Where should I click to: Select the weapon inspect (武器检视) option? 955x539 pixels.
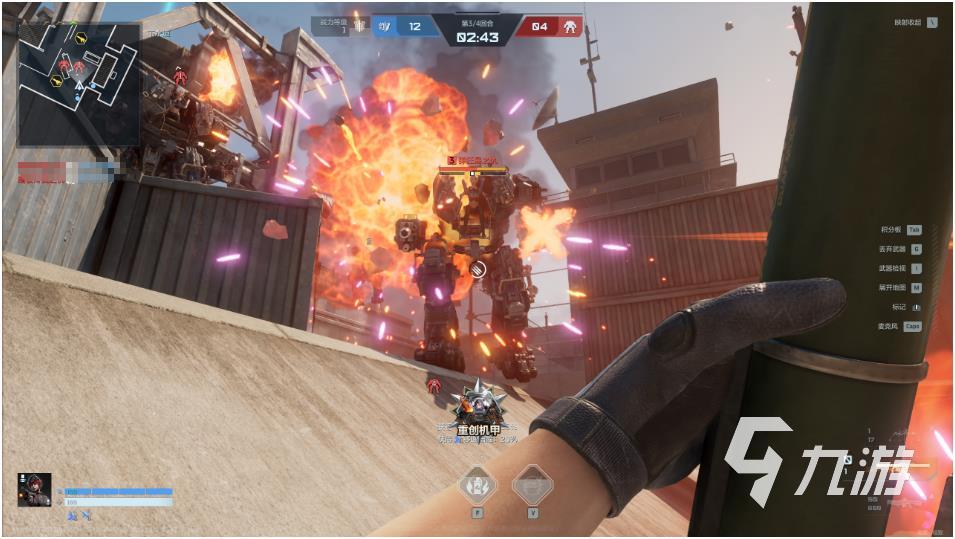coord(899,268)
